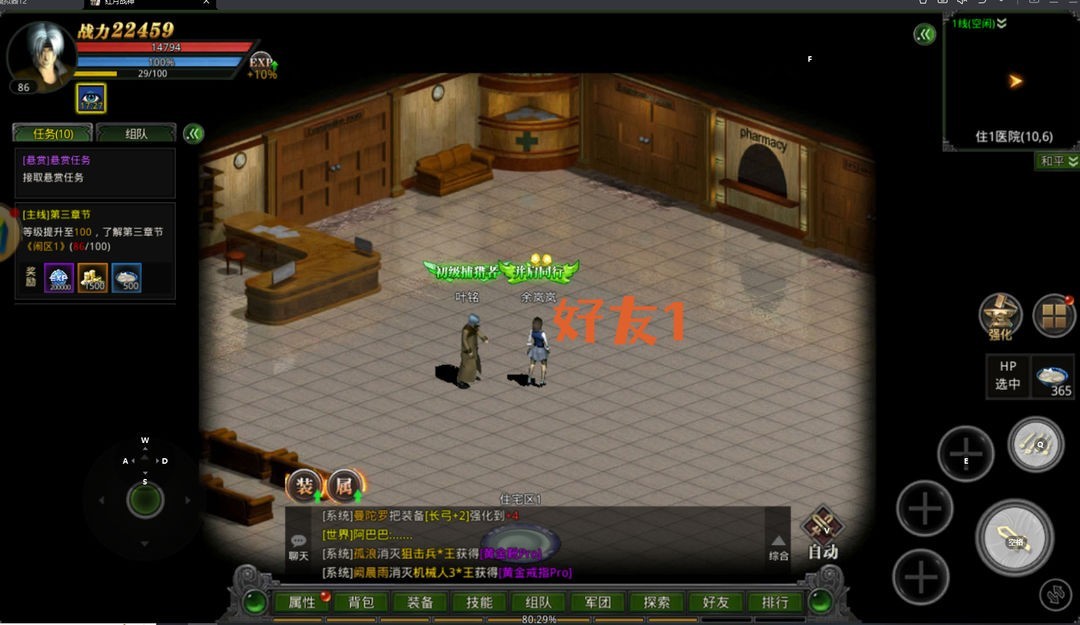Use the HP food item with 365 count
Image resolution: width=1080 pixels, height=625 pixels.
click(x=1053, y=378)
